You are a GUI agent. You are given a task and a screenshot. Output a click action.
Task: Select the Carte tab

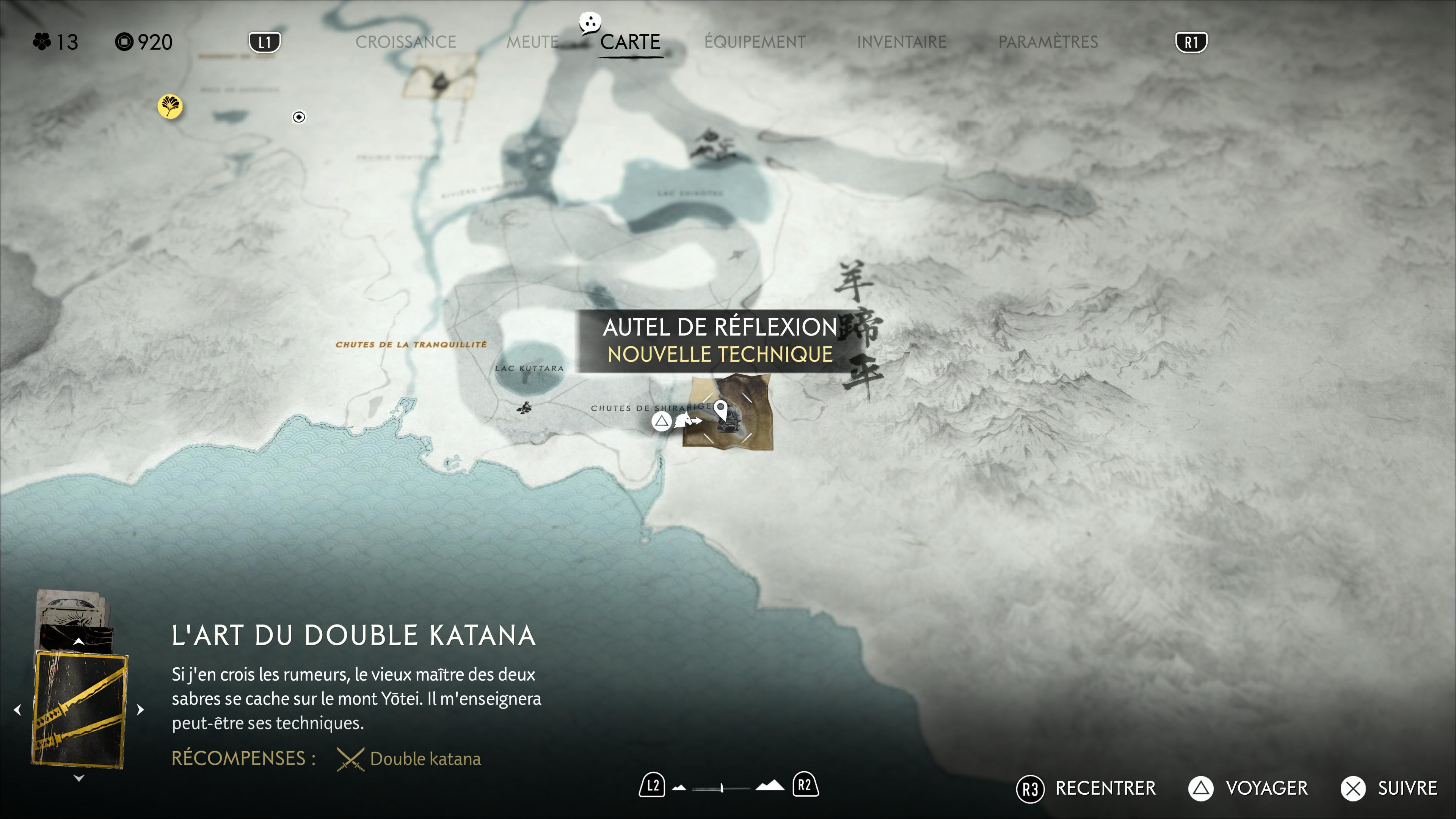(x=630, y=42)
